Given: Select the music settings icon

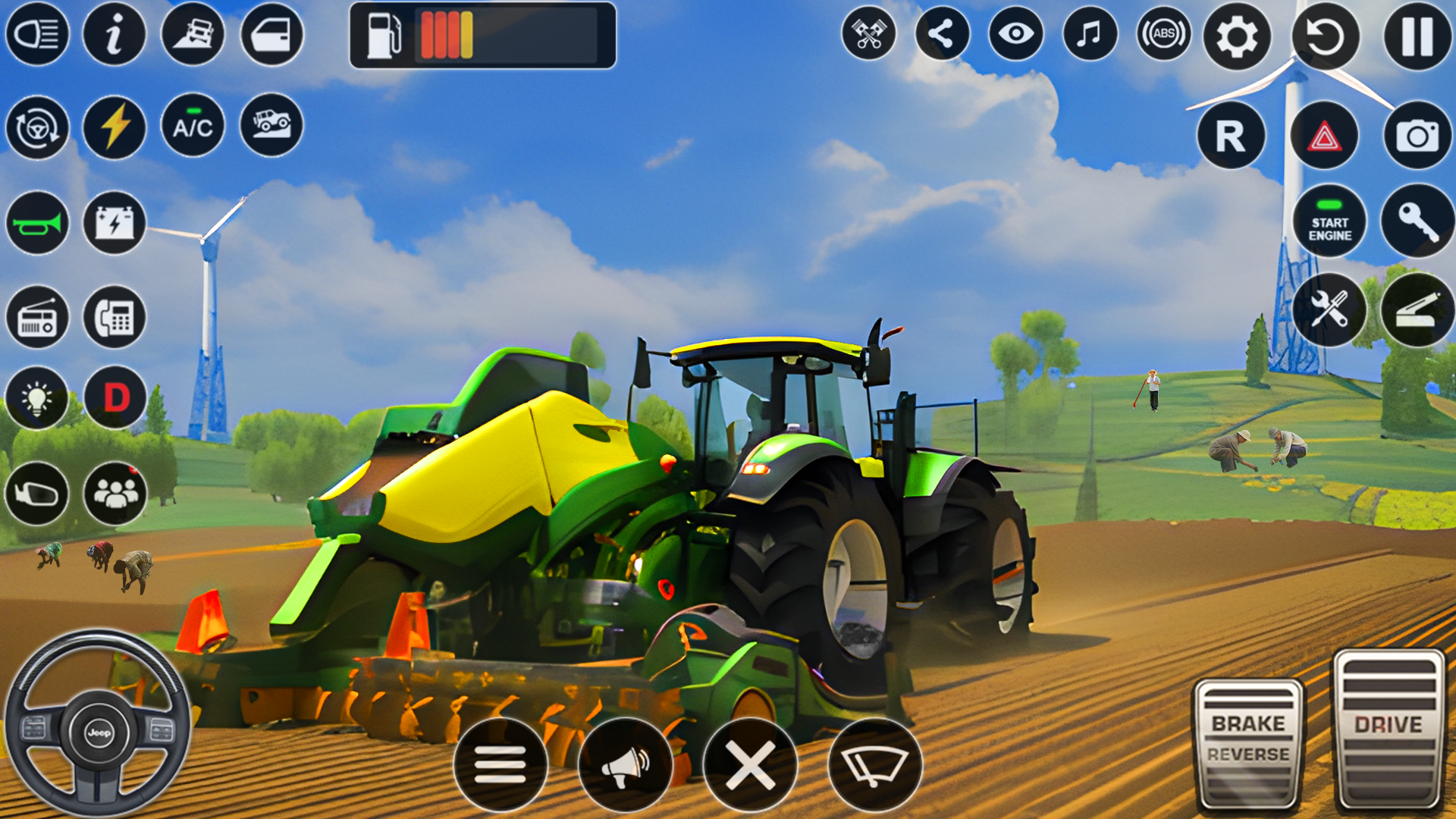Looking at the screenshot, I should [1088, 33].
